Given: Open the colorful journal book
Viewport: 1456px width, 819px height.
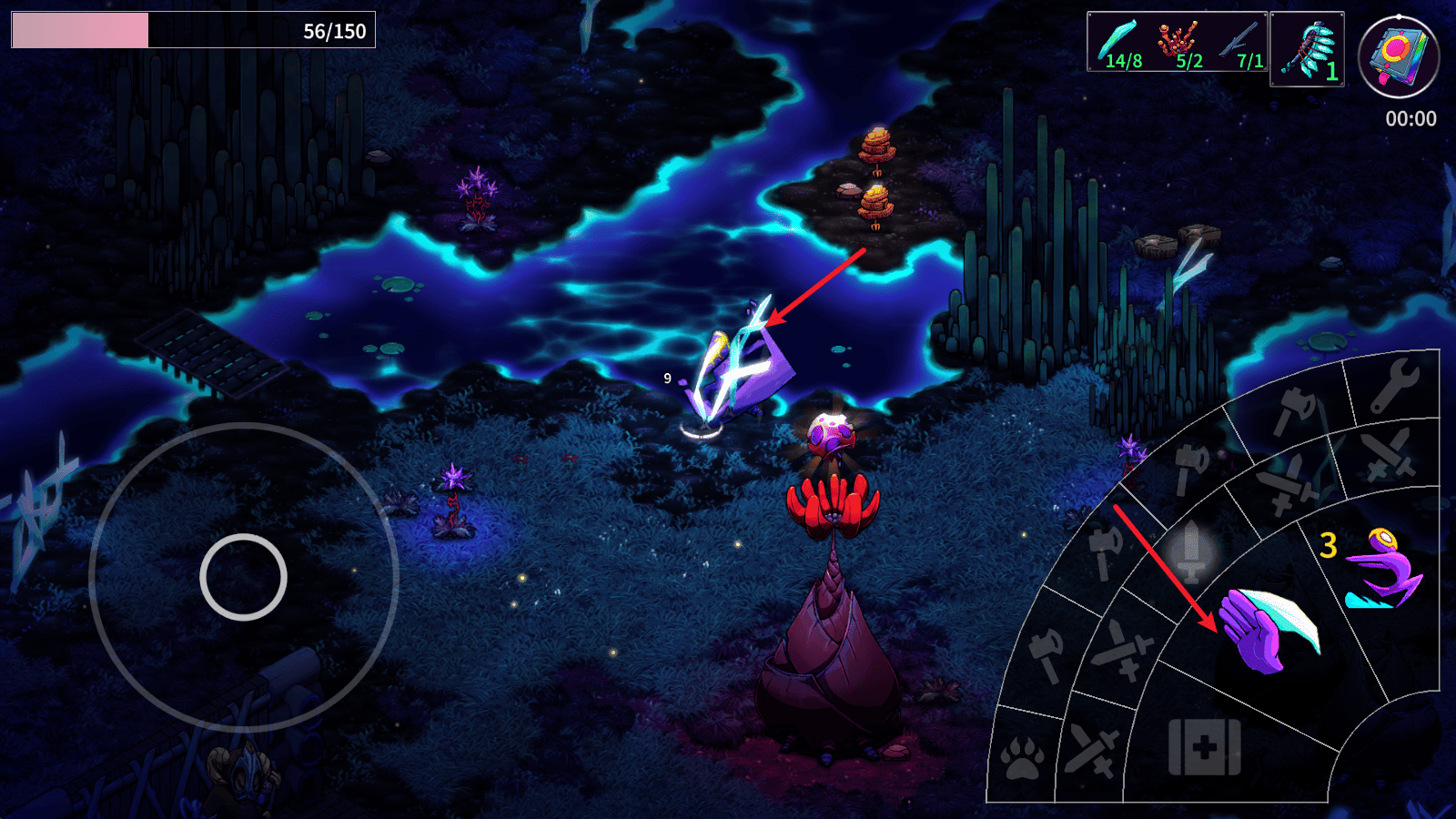Looking at the screenshot, I should [x=1398, y=56].
